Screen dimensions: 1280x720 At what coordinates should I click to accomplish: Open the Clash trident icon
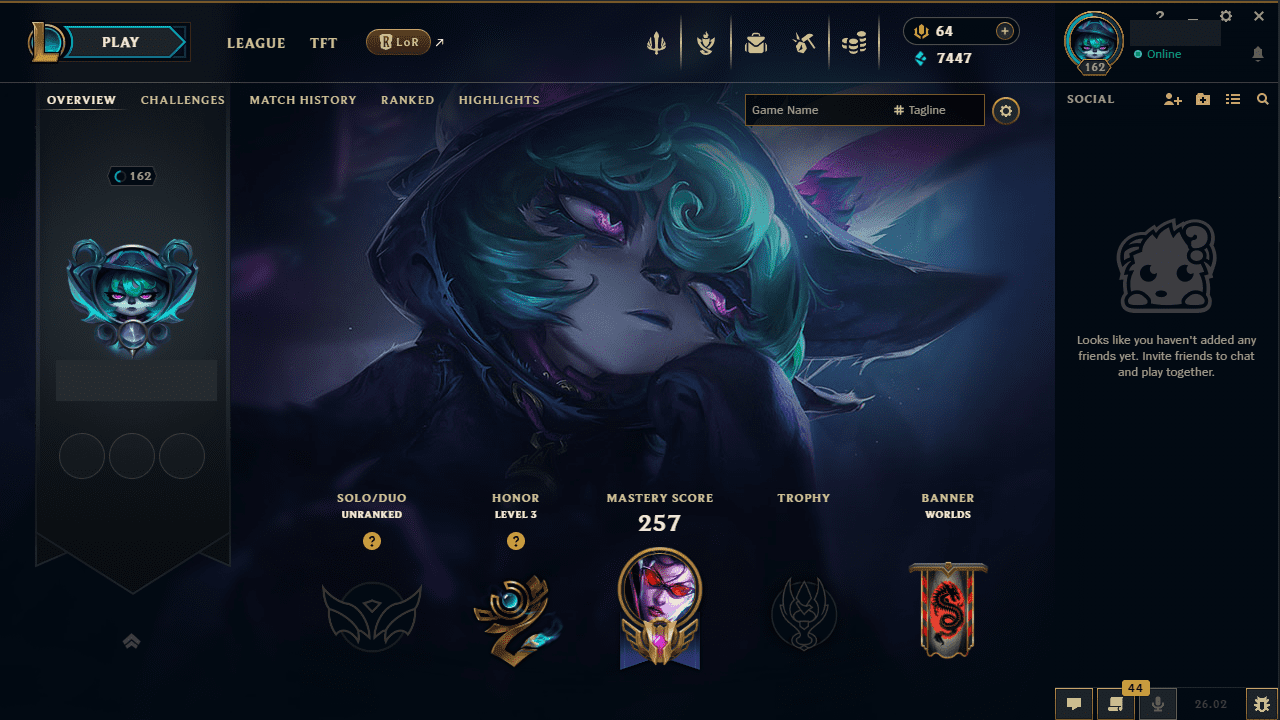pos(656,42)
